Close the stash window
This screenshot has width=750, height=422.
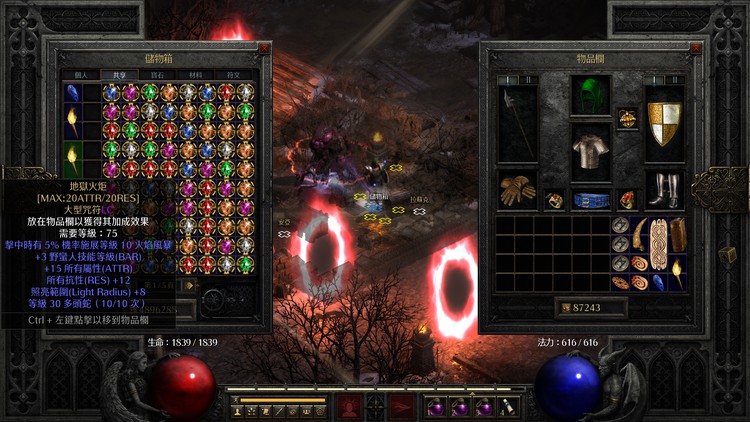[264, 47]
